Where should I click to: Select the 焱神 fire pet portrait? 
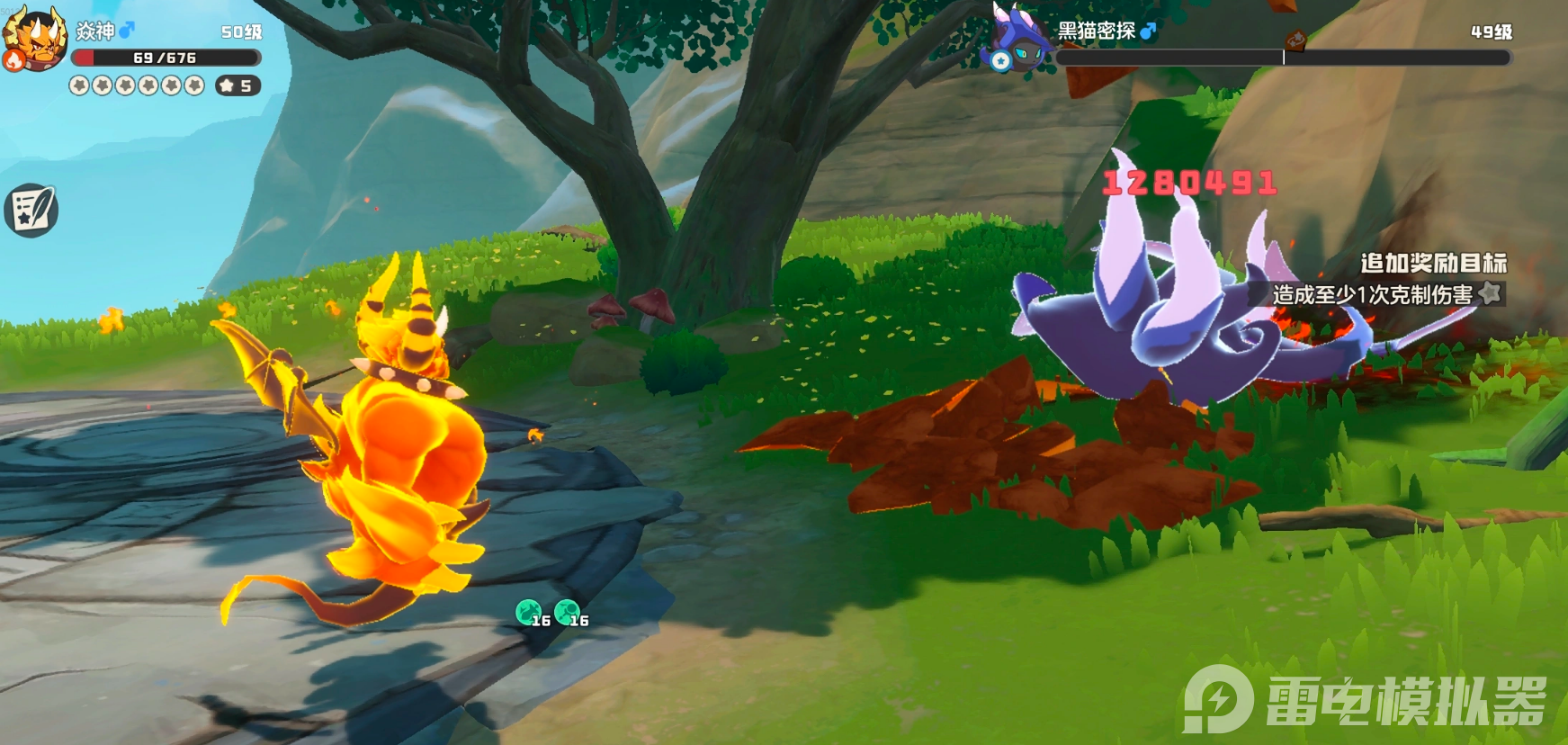pos(34,38)
